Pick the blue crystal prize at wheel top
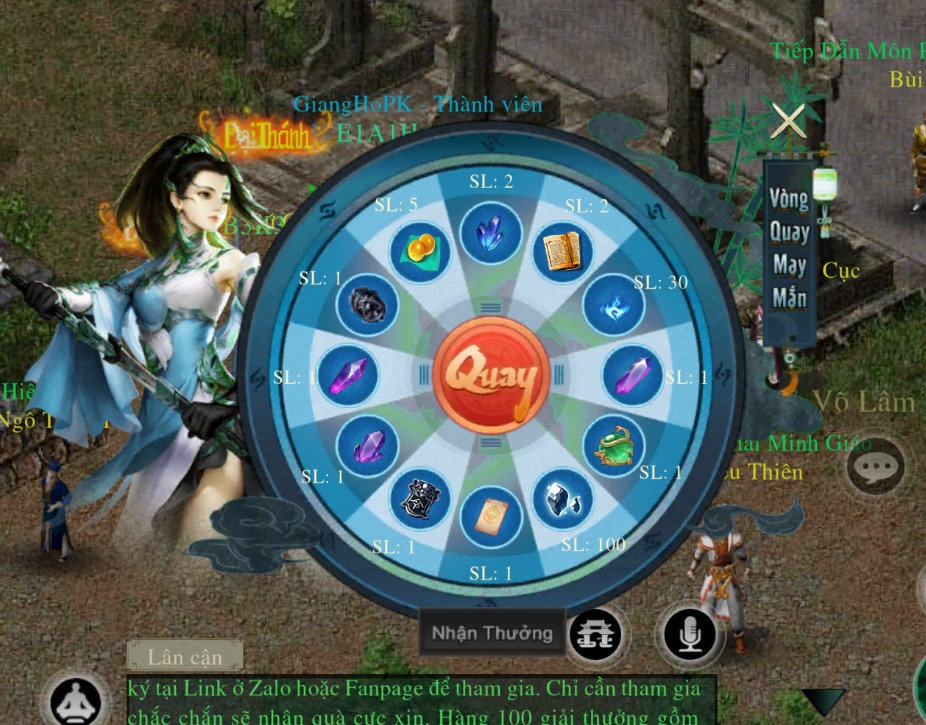This screenshot has width=926, height=725. (x=491, y=233)
